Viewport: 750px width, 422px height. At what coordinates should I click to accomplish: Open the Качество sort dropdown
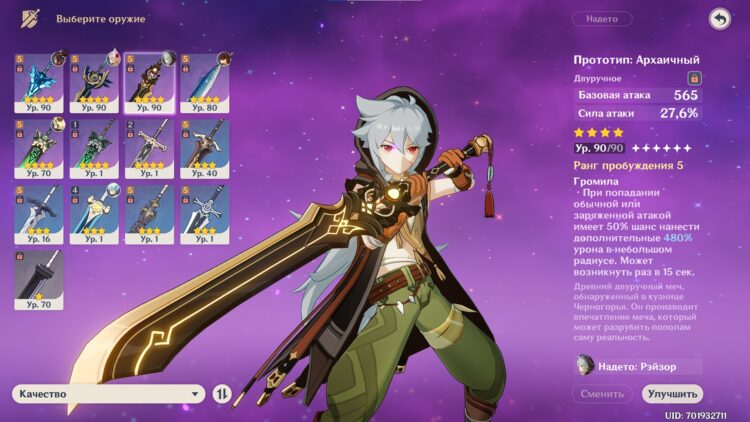[109, 394]
